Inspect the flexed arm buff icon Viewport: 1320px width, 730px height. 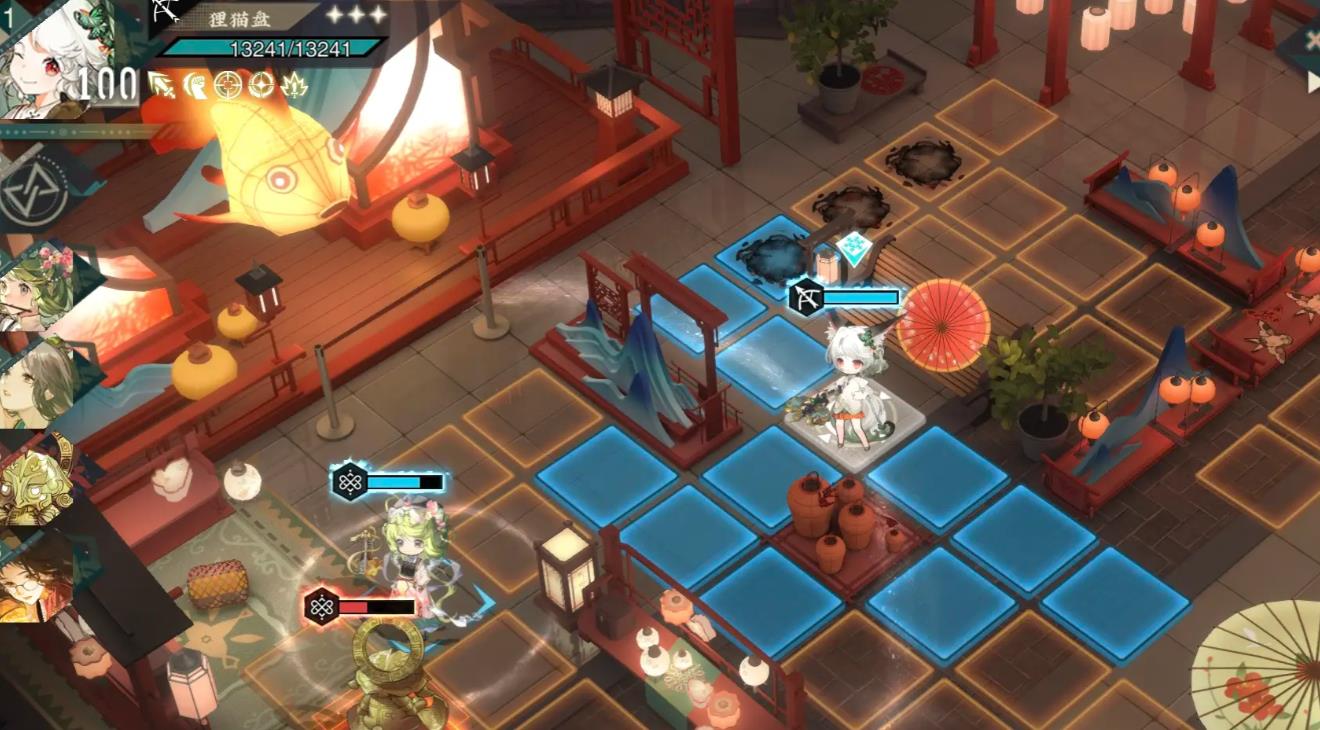click(195, 86)
